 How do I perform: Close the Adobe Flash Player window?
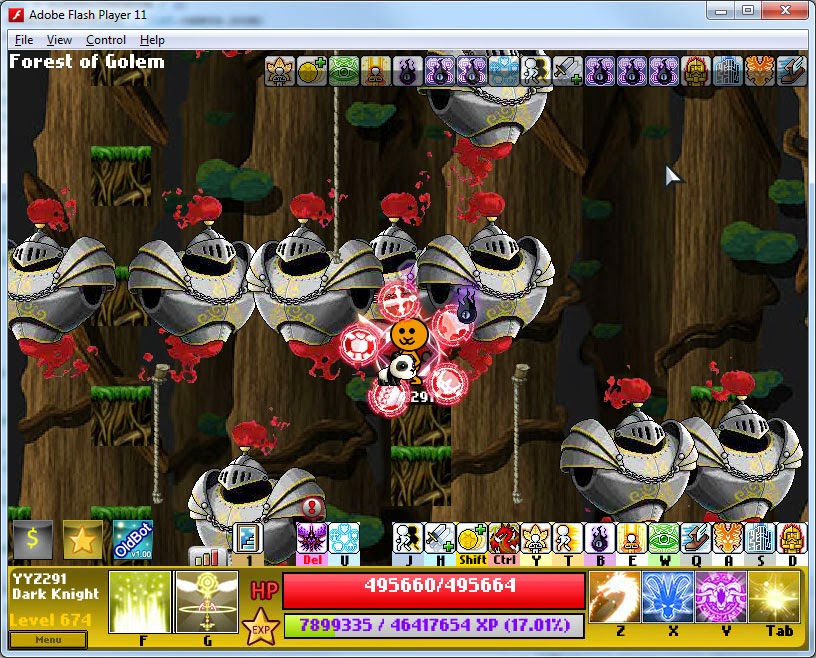[x=785, y=10]
